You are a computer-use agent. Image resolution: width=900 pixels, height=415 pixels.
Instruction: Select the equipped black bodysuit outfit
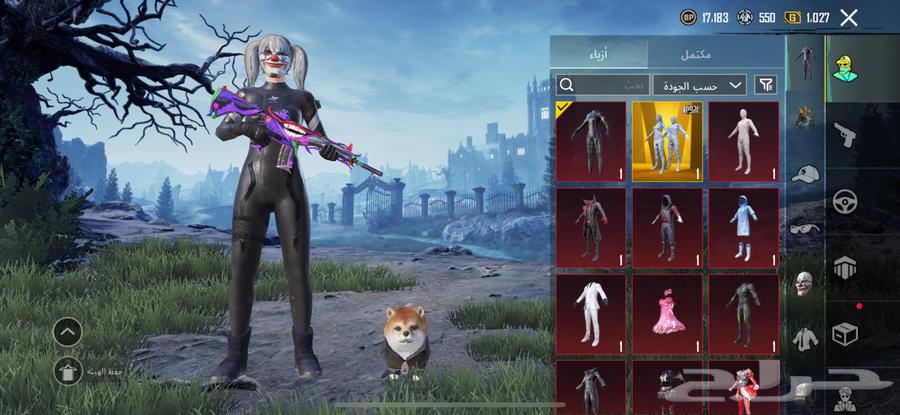591,141
